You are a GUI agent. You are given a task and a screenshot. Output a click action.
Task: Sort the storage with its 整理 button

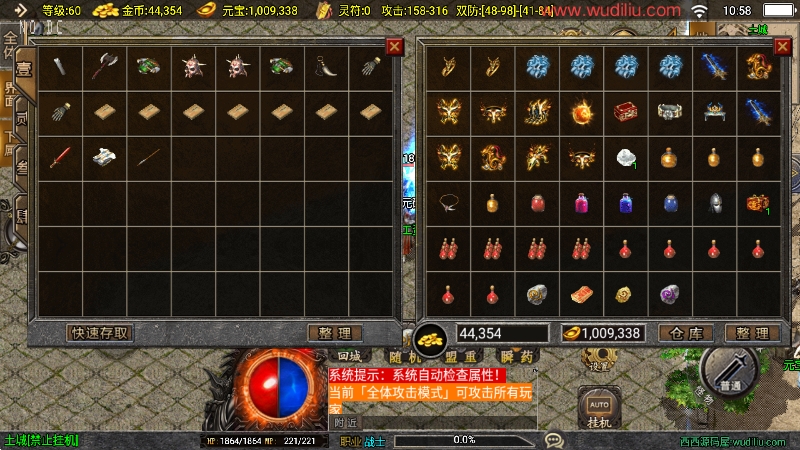(334, 333)
